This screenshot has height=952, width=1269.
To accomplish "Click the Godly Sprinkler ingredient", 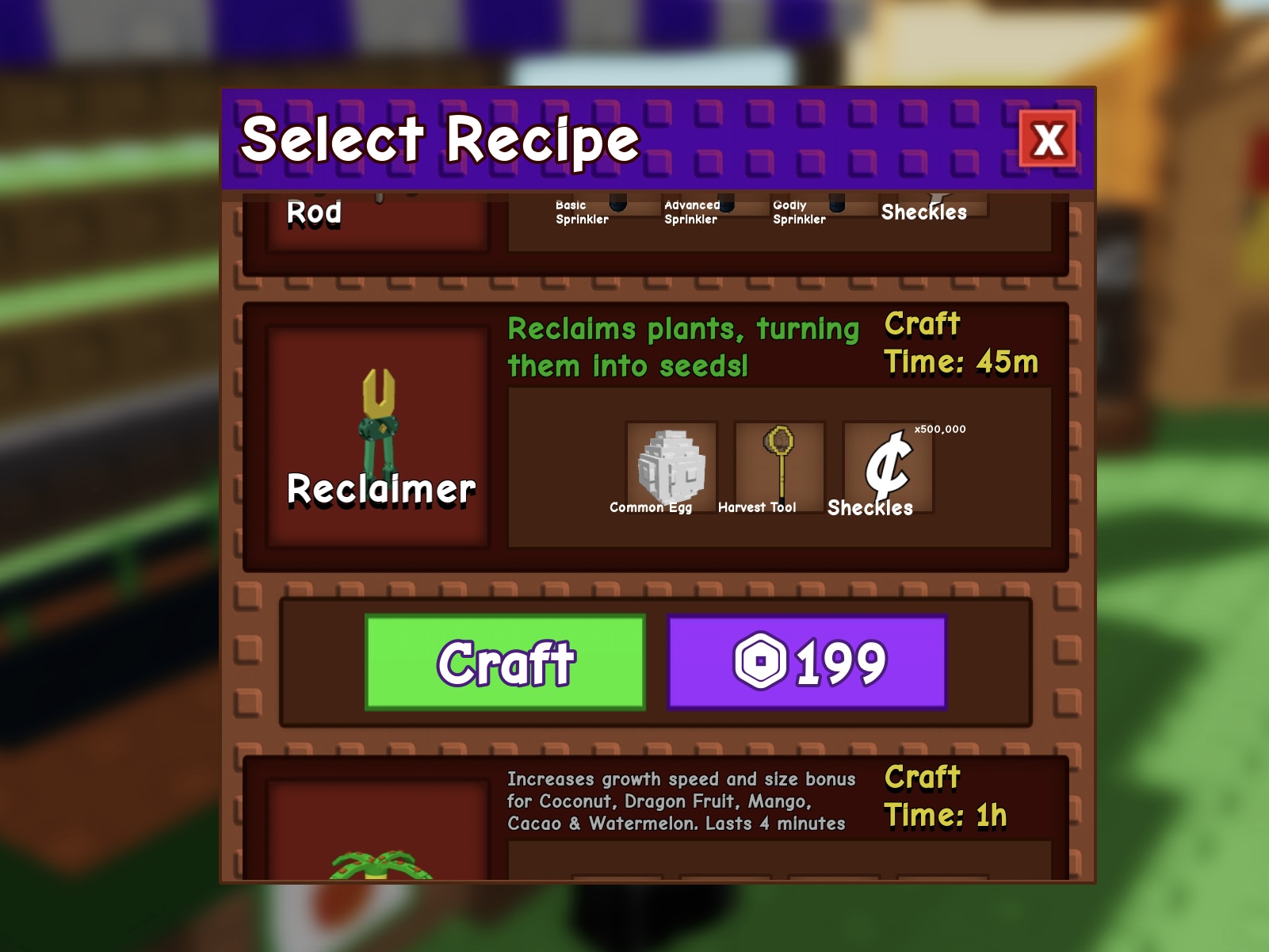I will click(x=799, y=212).
